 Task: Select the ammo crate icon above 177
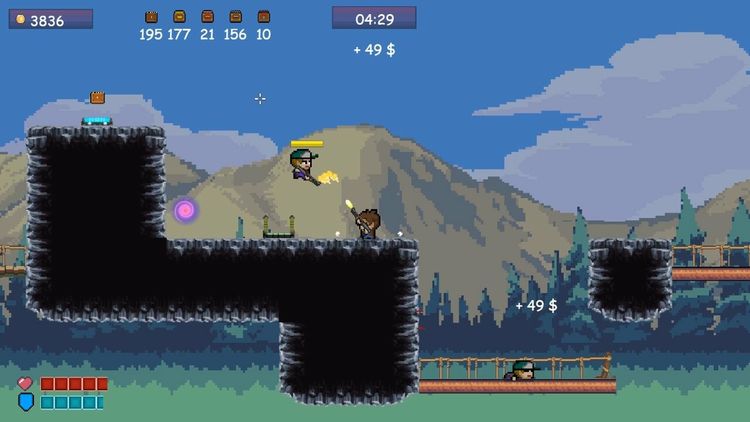click(179, 17)
